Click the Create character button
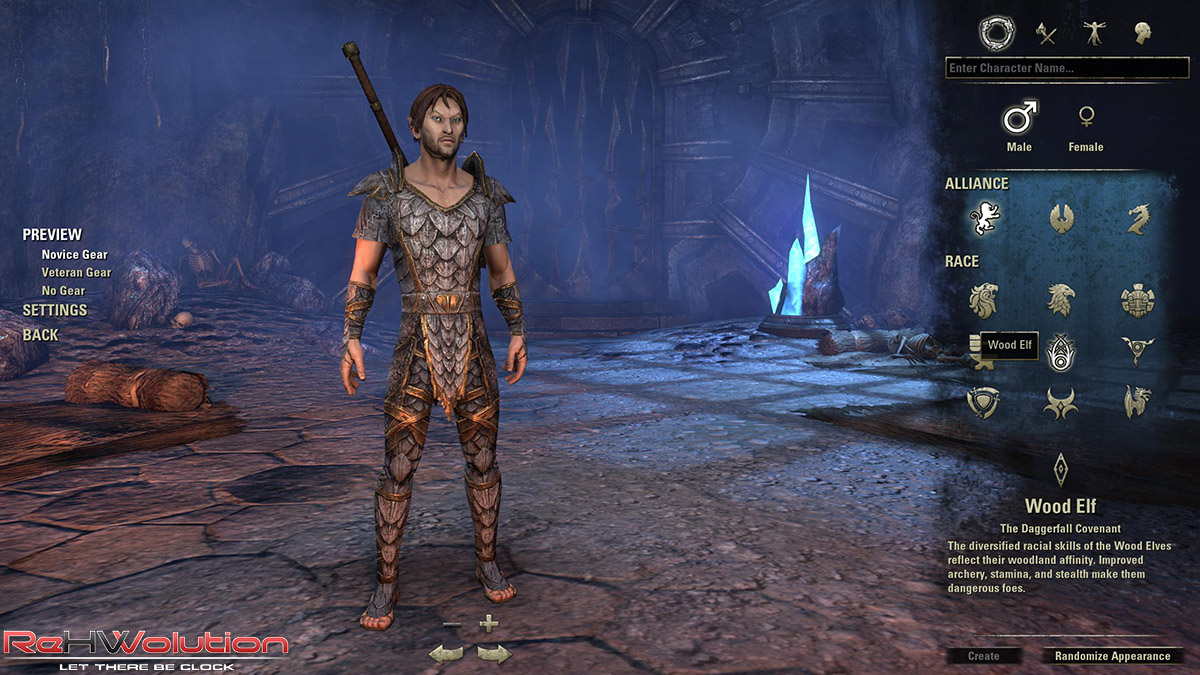The height and width of the screenshot is (675, 1200). [x=984, y=656]
